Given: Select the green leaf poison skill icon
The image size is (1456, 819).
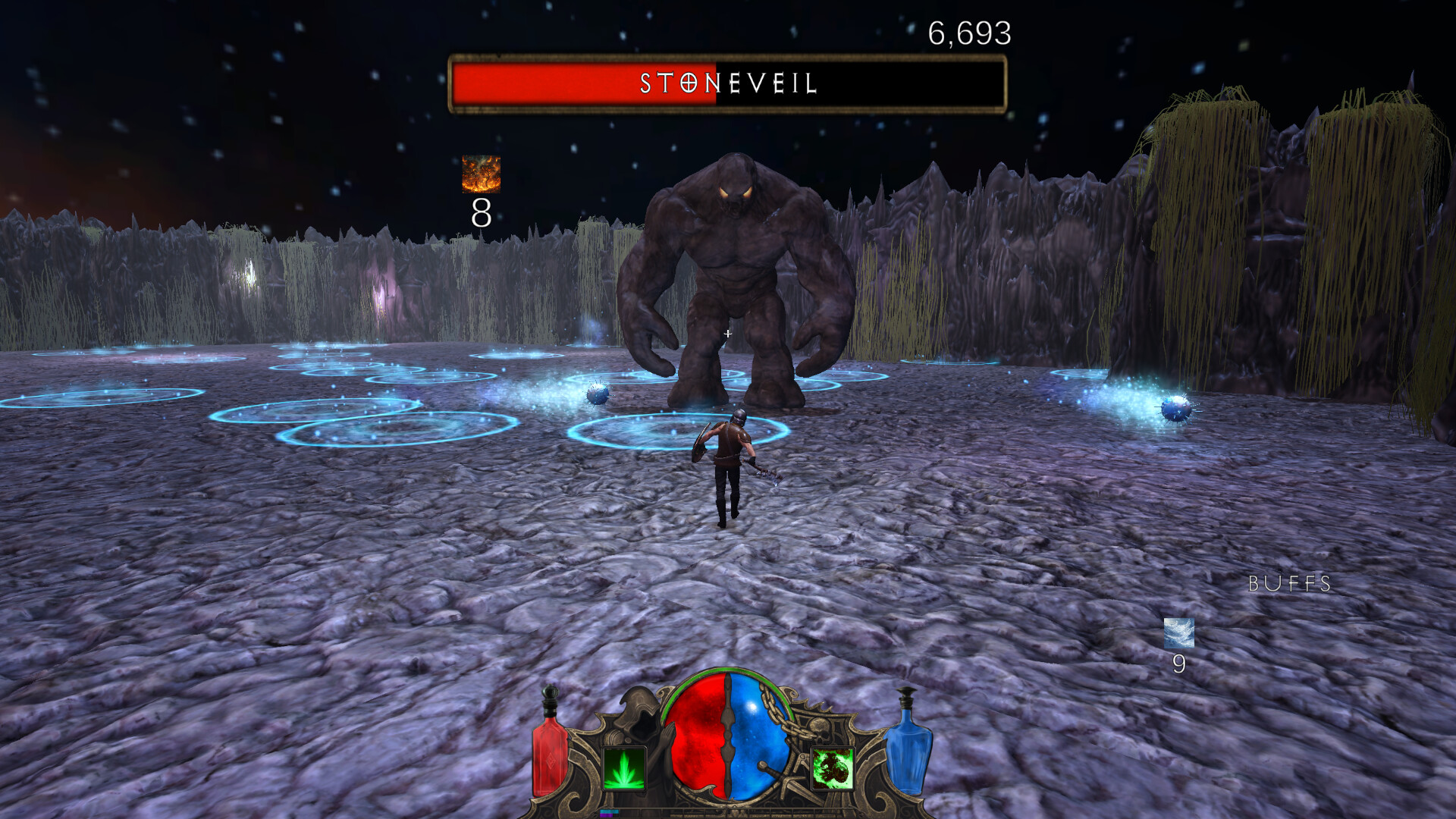Looking at the screenshot, I should 626,770.
